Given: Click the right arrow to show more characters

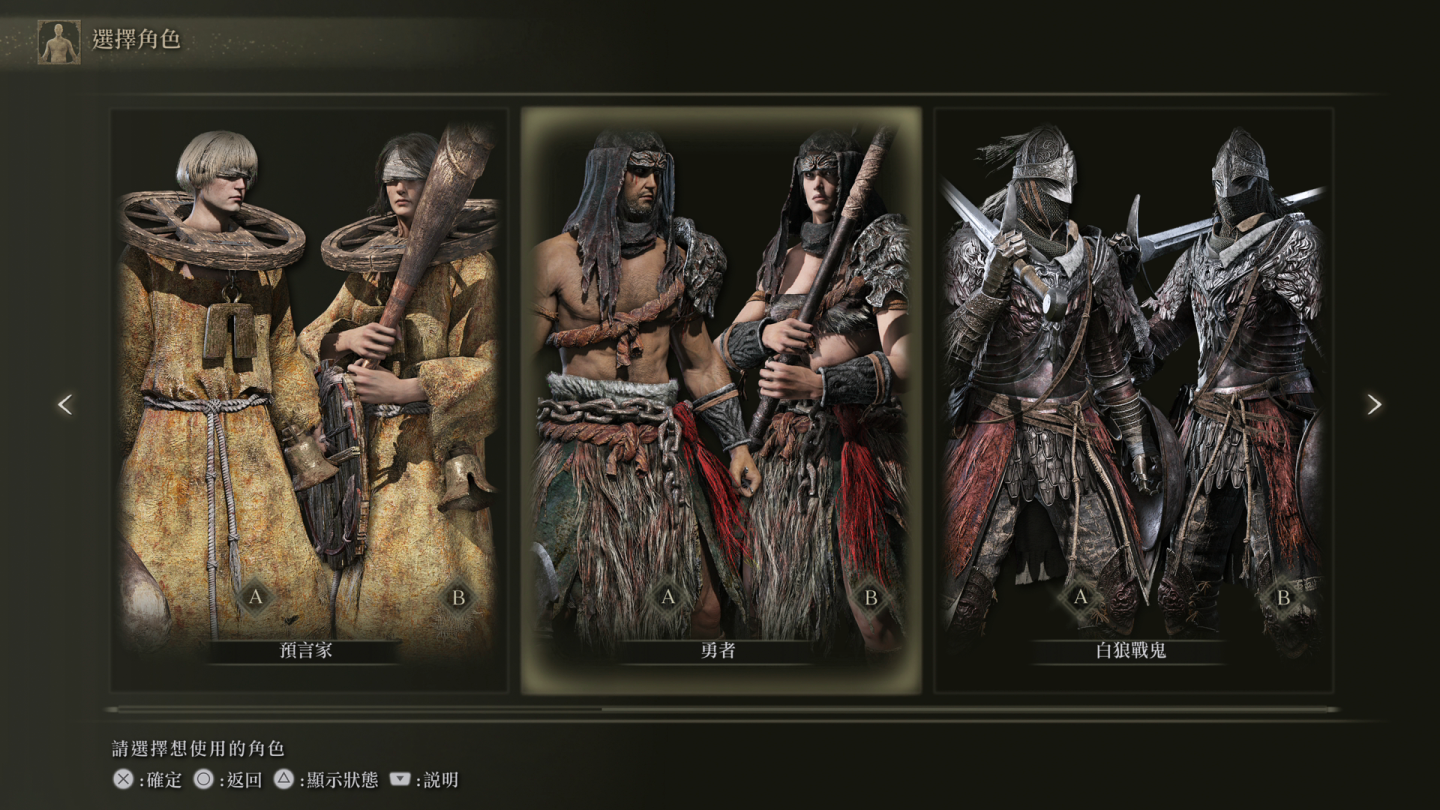Looking at the screenshot, I should (1374, 404).
